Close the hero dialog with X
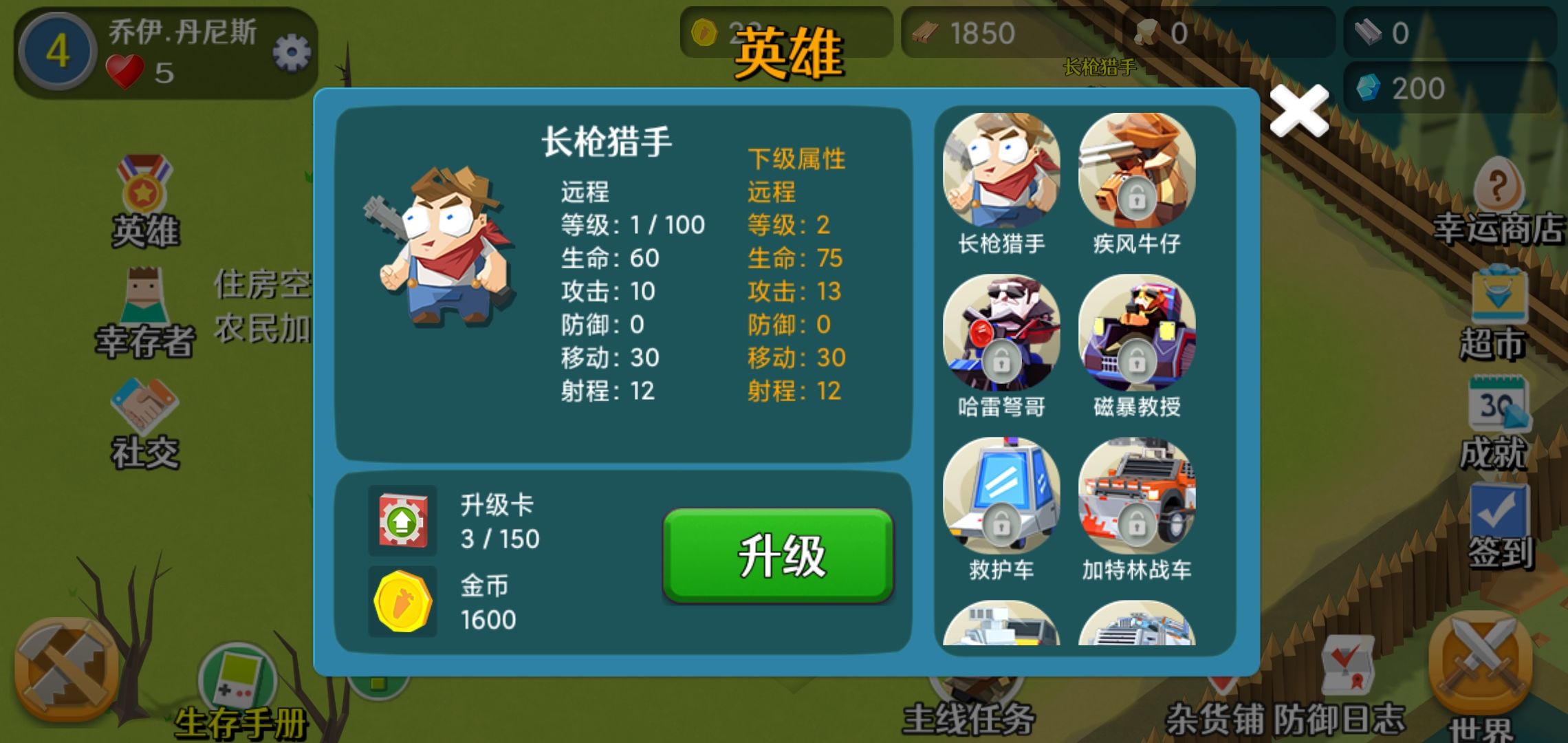This screenshot has width=1568, height=743. pyautogui.click(x=1298, y=110)
